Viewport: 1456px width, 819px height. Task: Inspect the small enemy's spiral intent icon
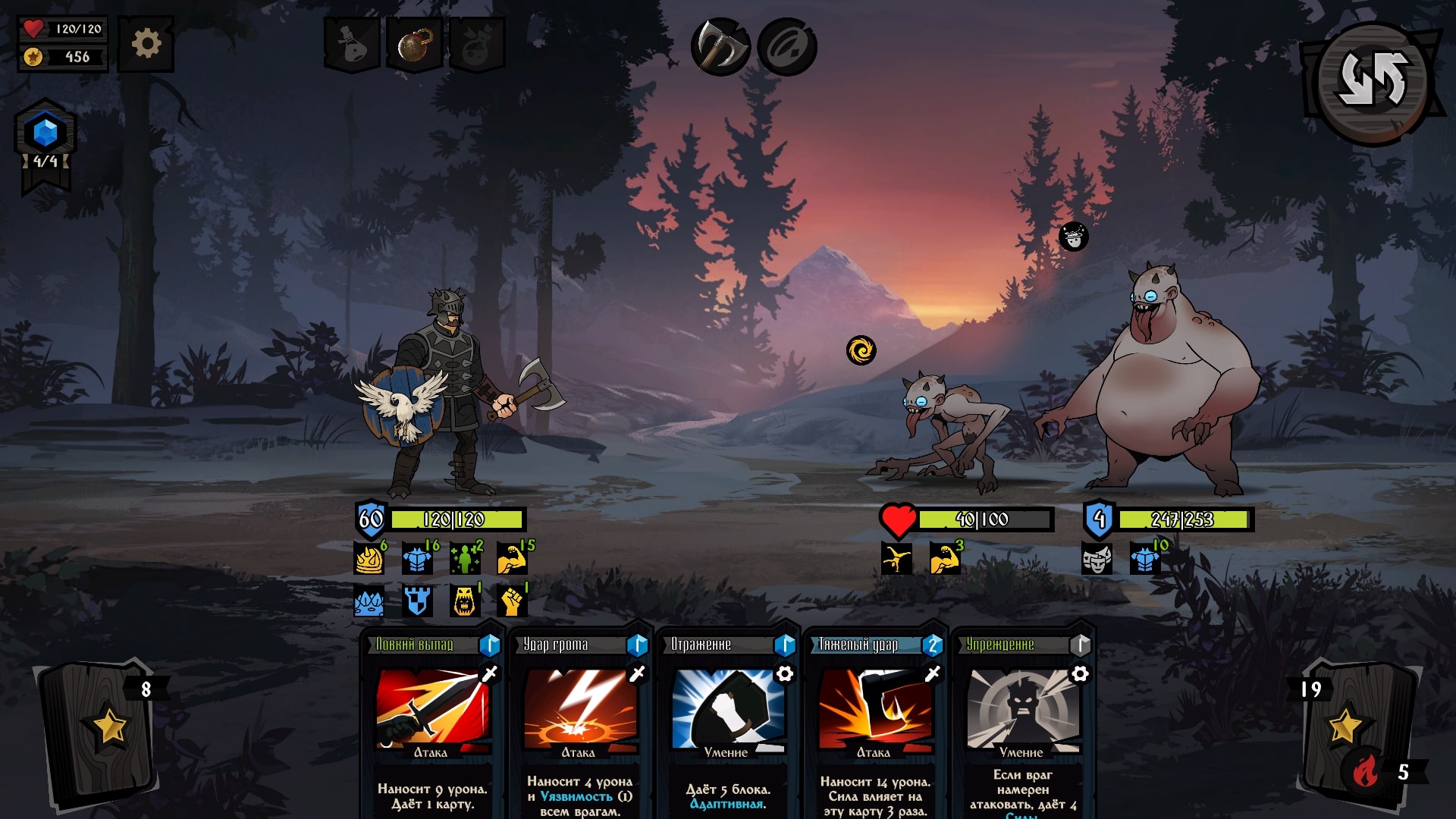coord(861,350)
